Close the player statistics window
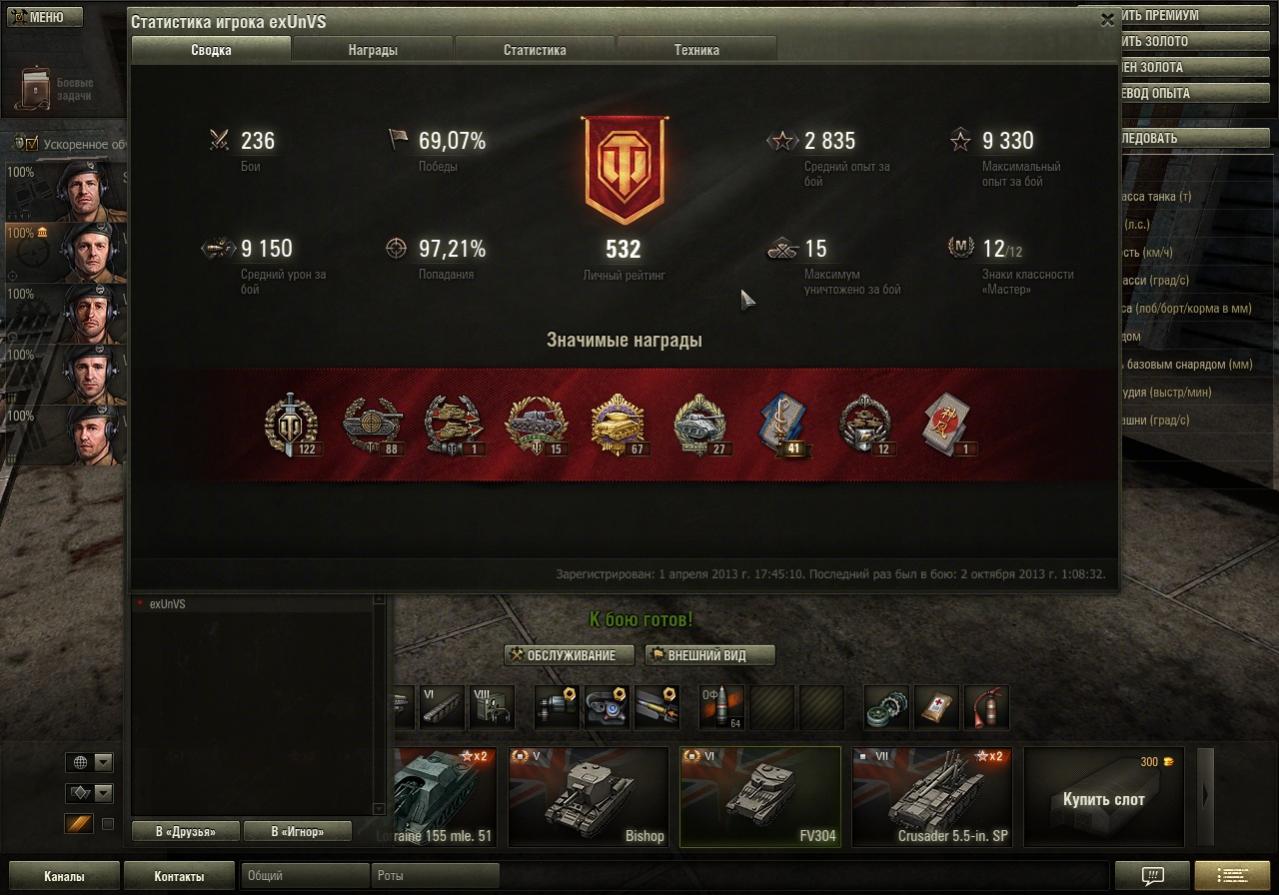This screenshot has width=1279, height=895. [x=1107, y=19]
